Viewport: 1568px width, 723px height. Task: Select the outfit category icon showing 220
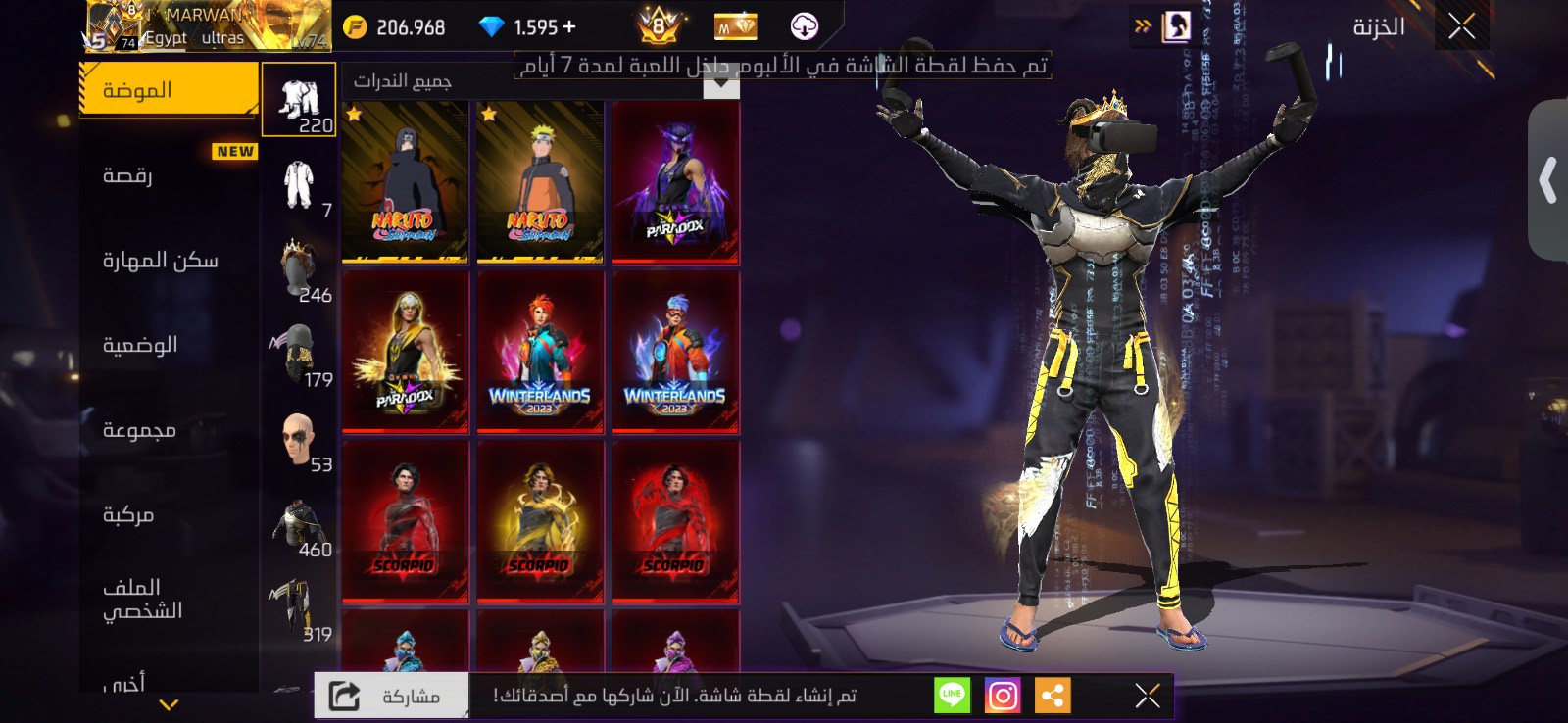tap(298, 98)
